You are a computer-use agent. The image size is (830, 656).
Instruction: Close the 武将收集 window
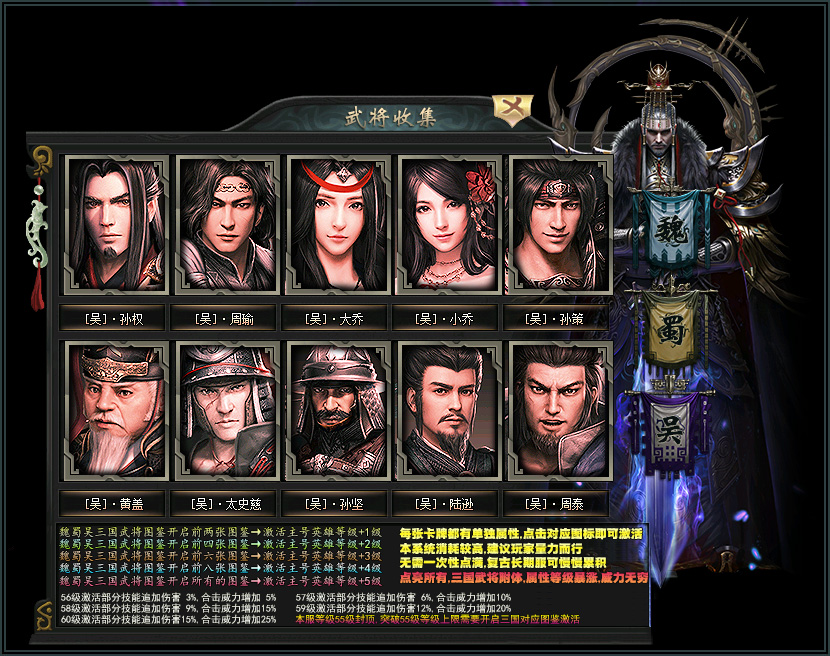[514, 108]
